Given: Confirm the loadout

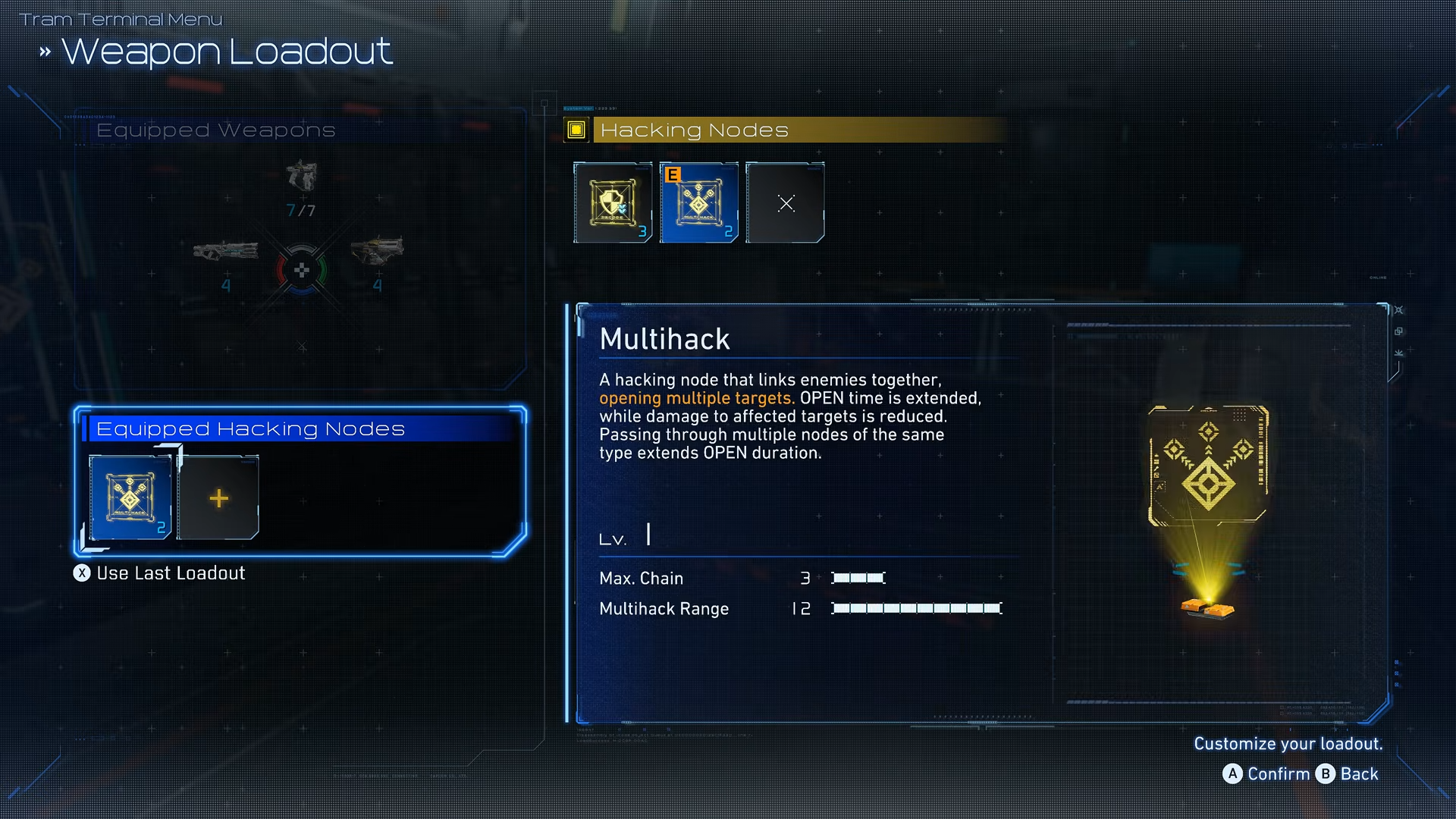Looking at the screenshot, I should [1266, 773].
